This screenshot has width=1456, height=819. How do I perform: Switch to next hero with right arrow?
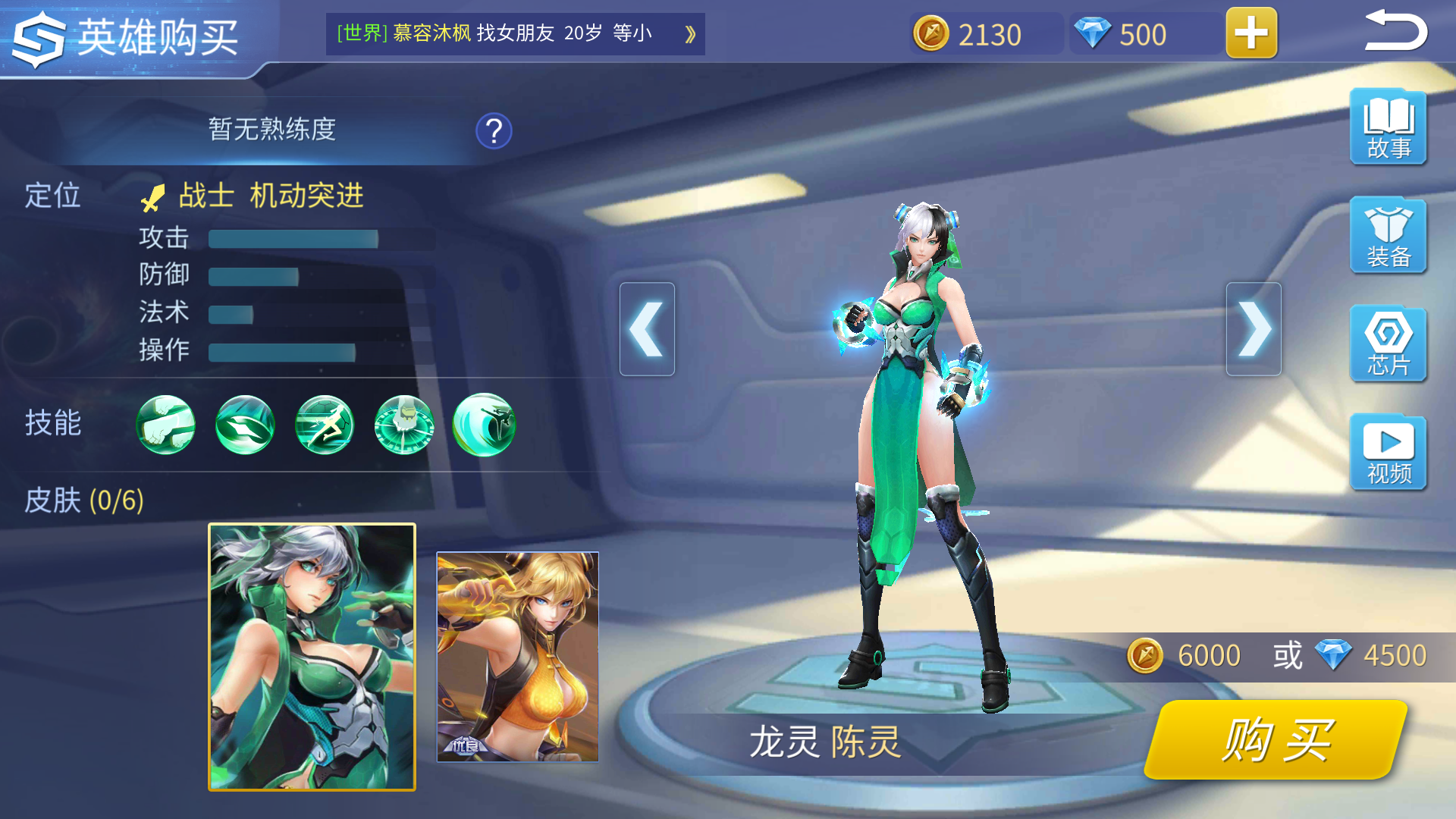[1254, 329]
